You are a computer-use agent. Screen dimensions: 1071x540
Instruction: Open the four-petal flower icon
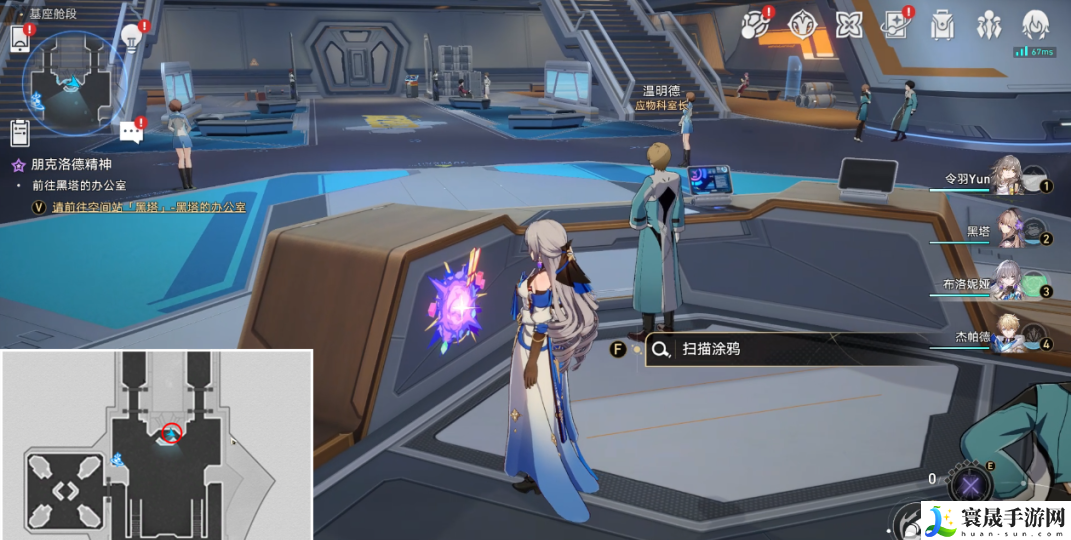click(849, 25)
